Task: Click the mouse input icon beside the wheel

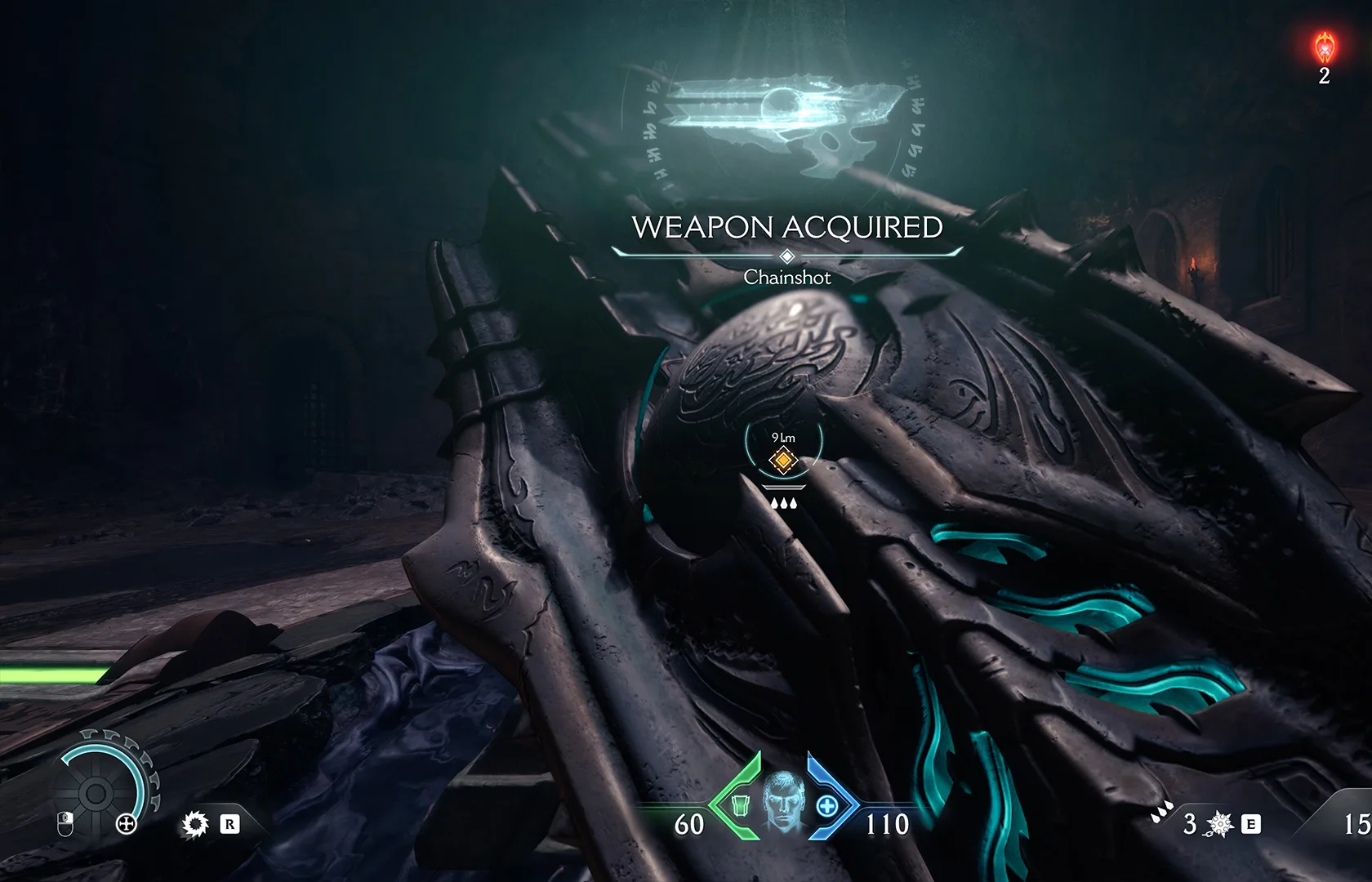Action: point(65,826)
